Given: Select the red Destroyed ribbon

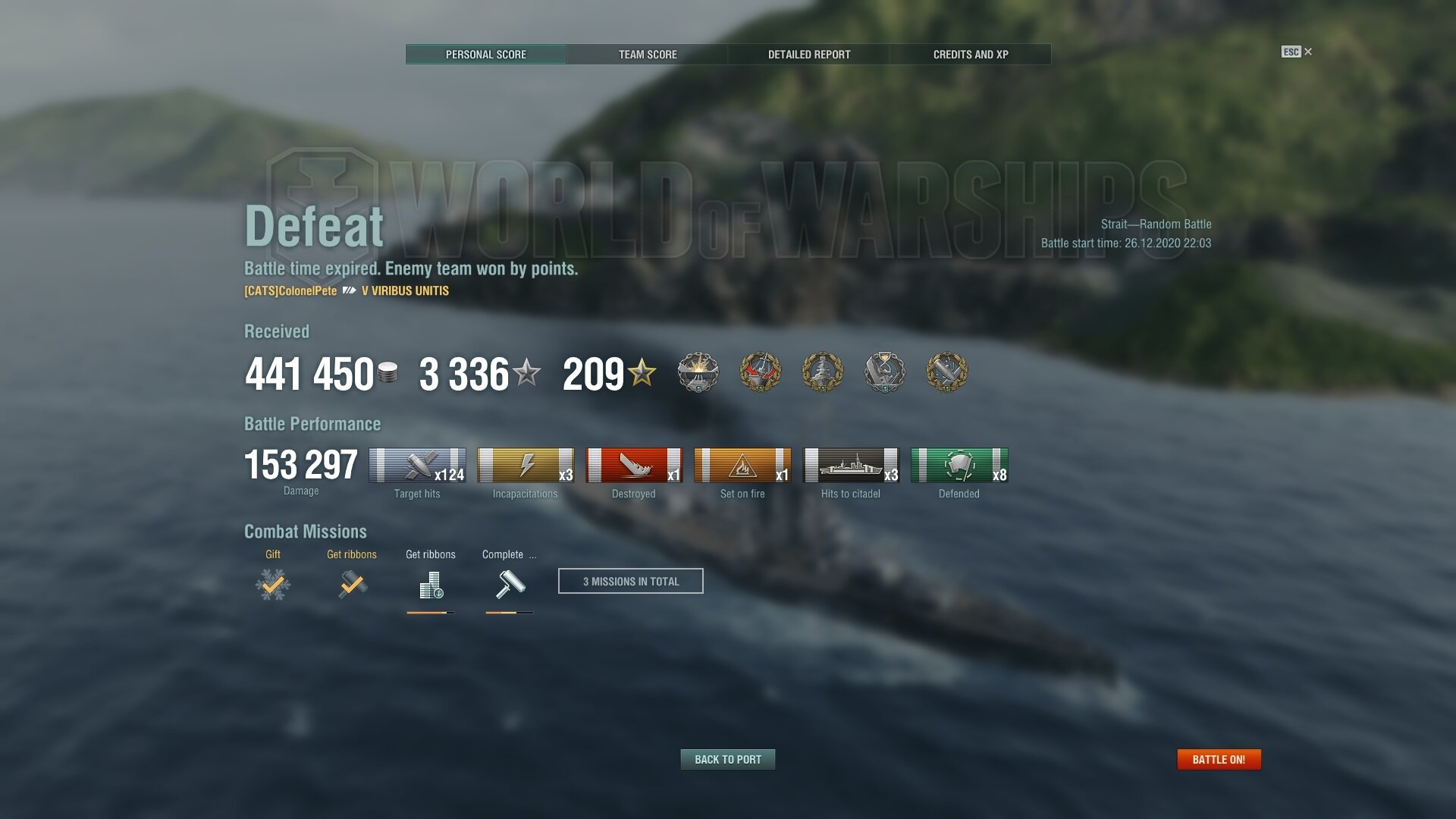Looking at the screenshot, I should click(x=634, y=466).
